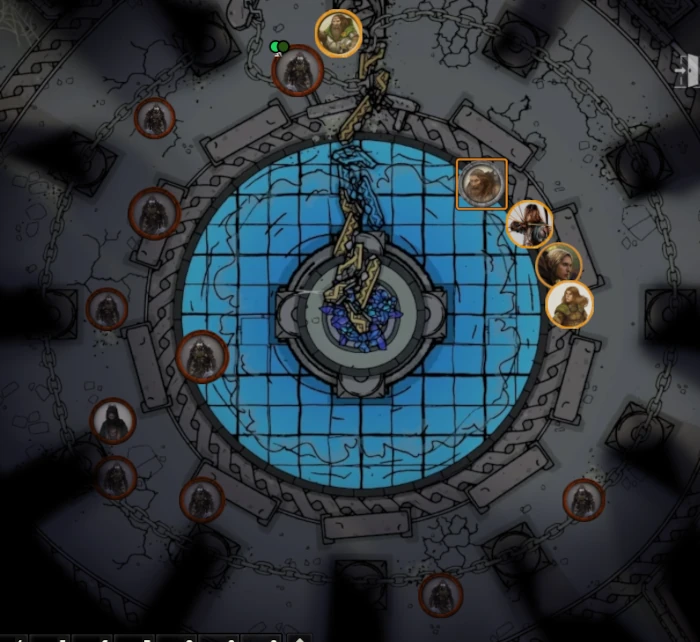Select the archer drawing a bow token
The height and width of the screenshot is (642, 700).
click(529, 224)
